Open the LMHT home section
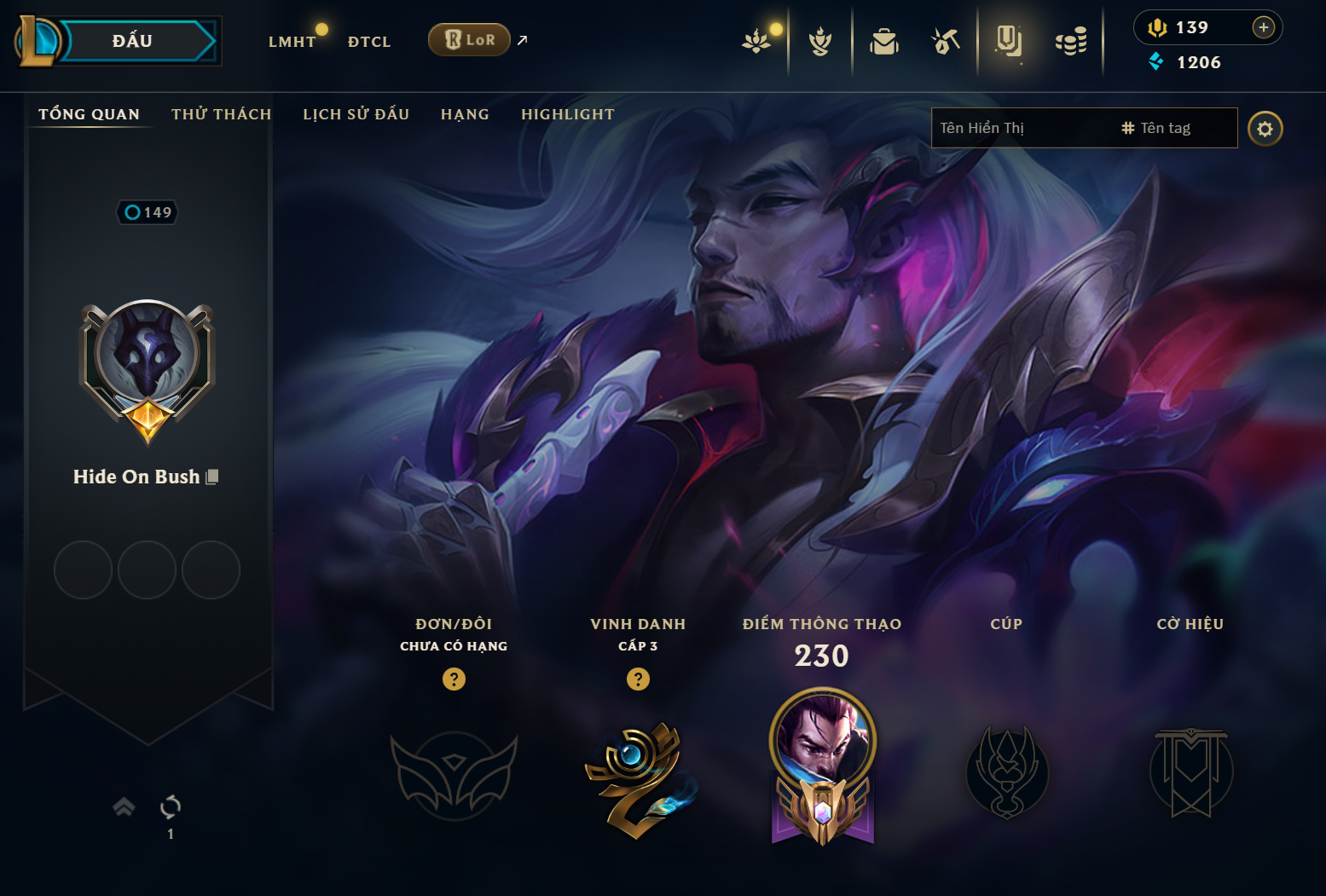The width and height of the screenshot is (1326, 896). point(292,42)
